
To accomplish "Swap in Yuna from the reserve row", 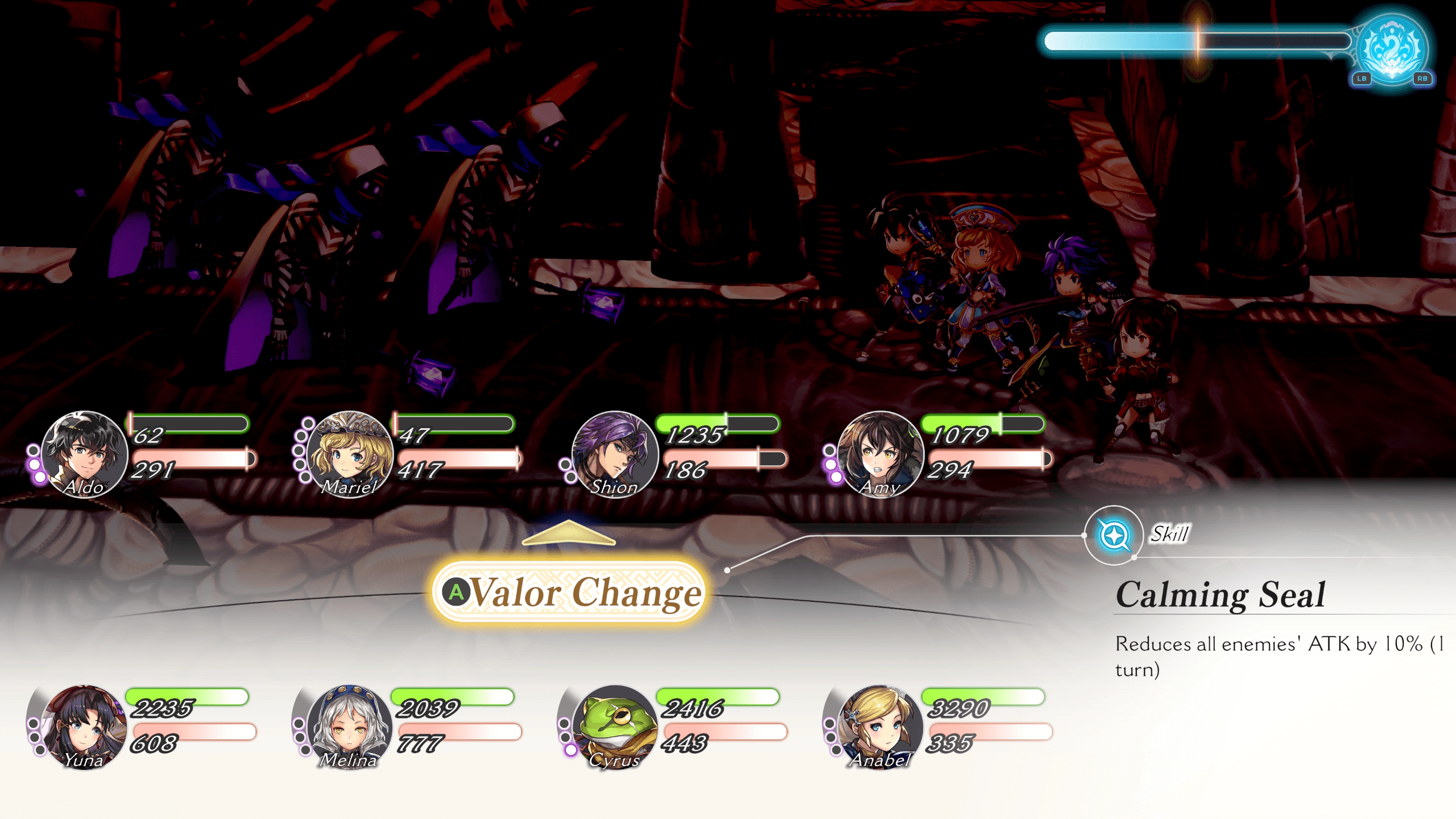I will point(85,727).
